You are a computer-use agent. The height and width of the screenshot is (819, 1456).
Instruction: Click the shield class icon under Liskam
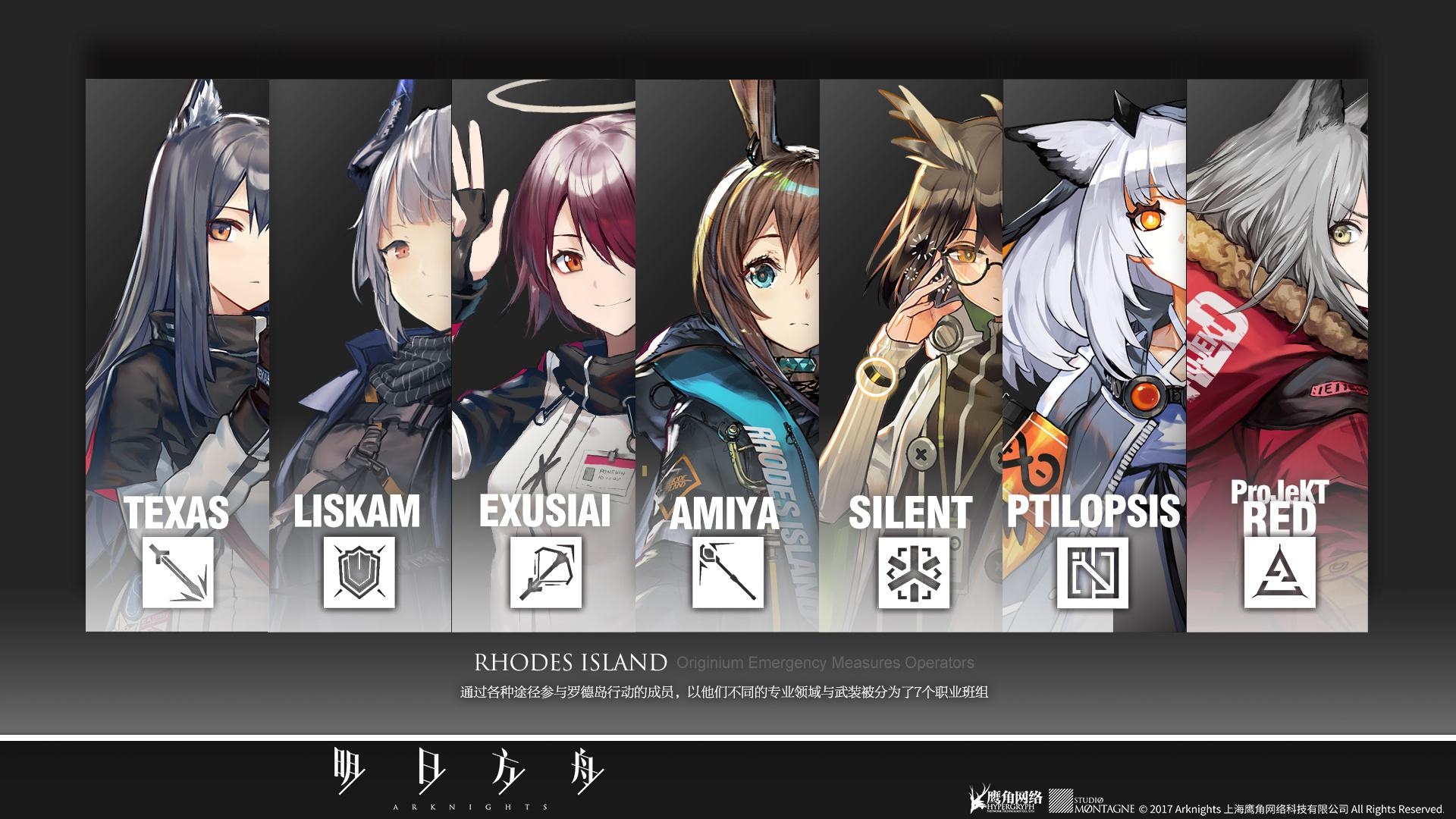coord(359,573)
